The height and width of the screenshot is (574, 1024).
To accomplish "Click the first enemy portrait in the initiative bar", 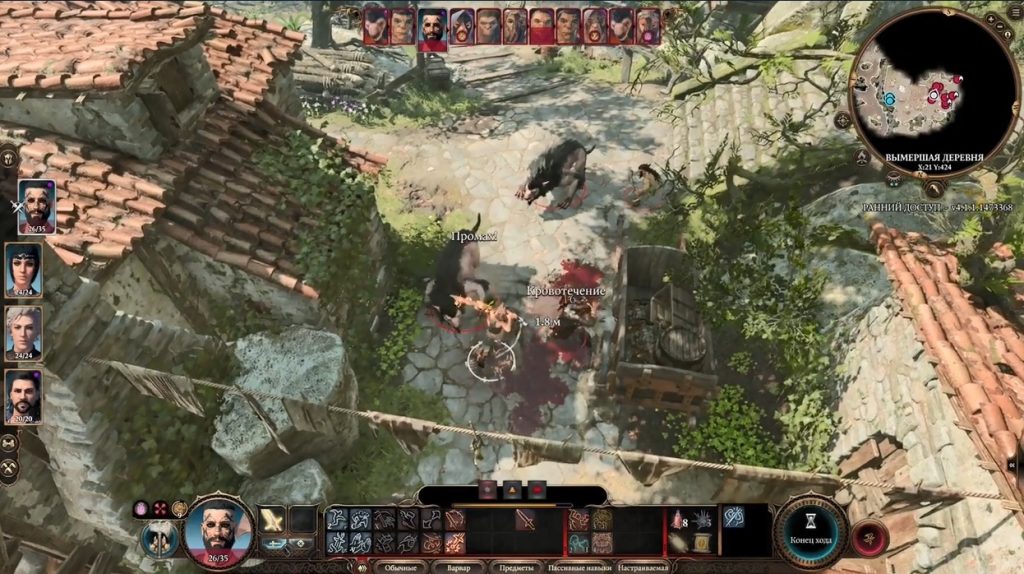I will (376, 26).
